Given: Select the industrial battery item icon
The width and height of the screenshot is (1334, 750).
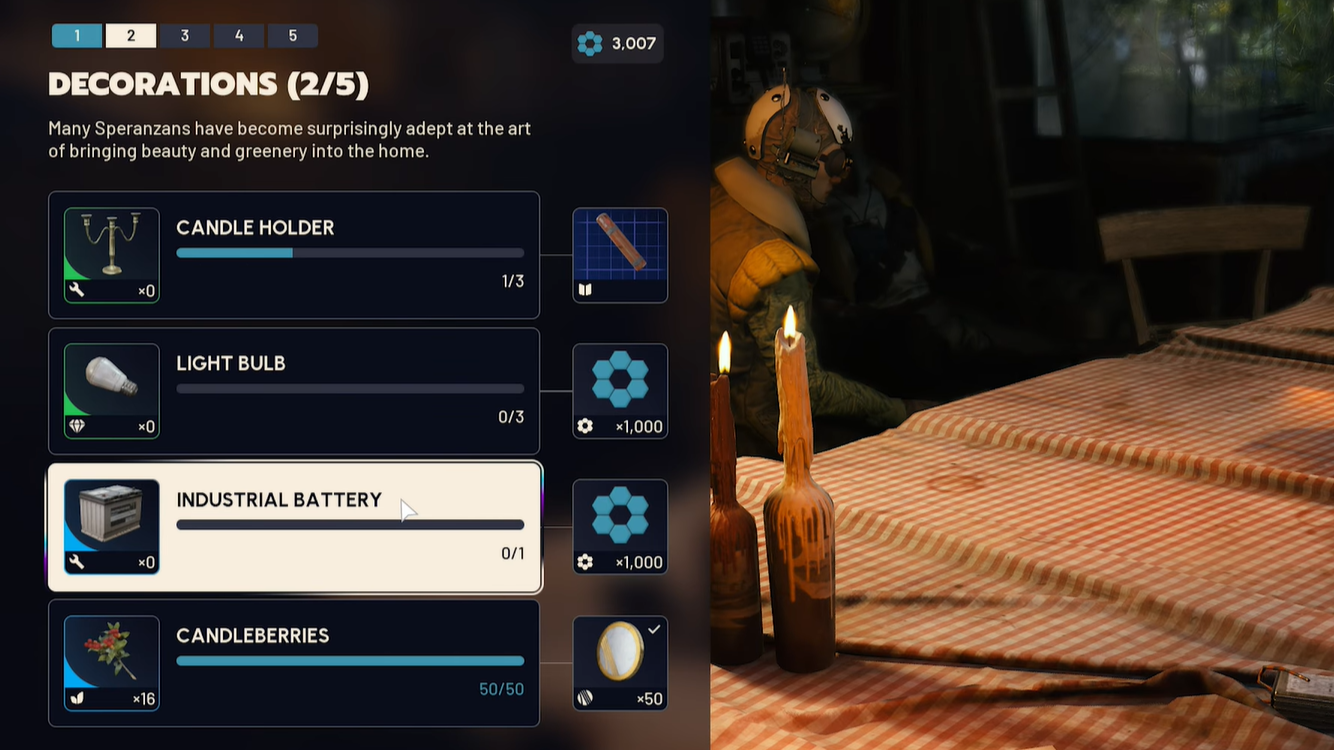Looking at the screenshot, I should coord(112,527).
